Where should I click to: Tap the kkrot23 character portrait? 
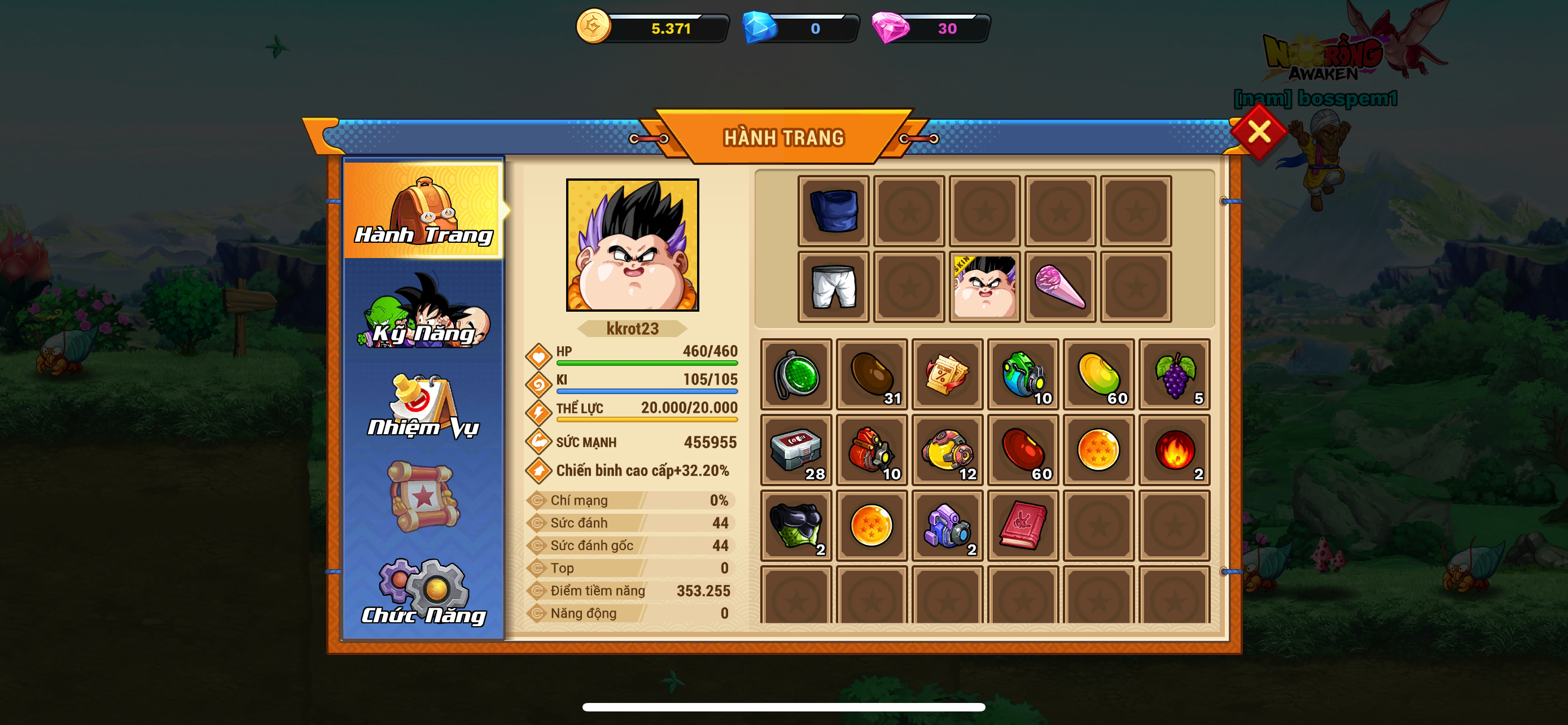pyautogui.click(x=632, y=244)
